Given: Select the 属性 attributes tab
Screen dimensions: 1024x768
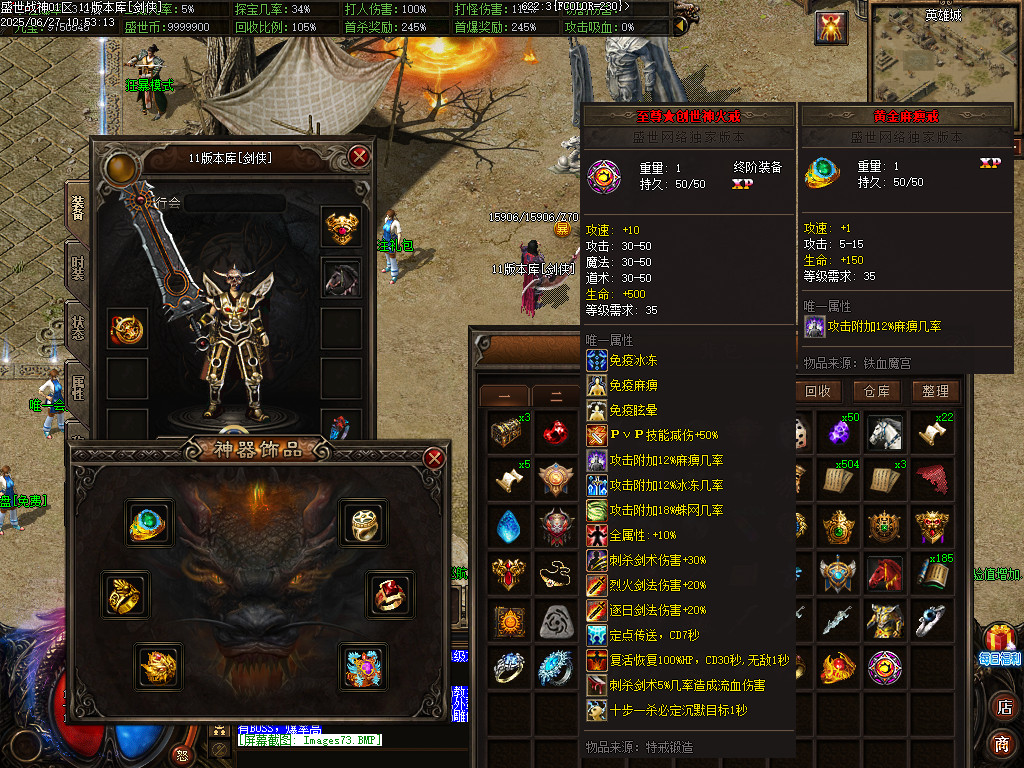Looking at the screenshot, I should 77,385.
